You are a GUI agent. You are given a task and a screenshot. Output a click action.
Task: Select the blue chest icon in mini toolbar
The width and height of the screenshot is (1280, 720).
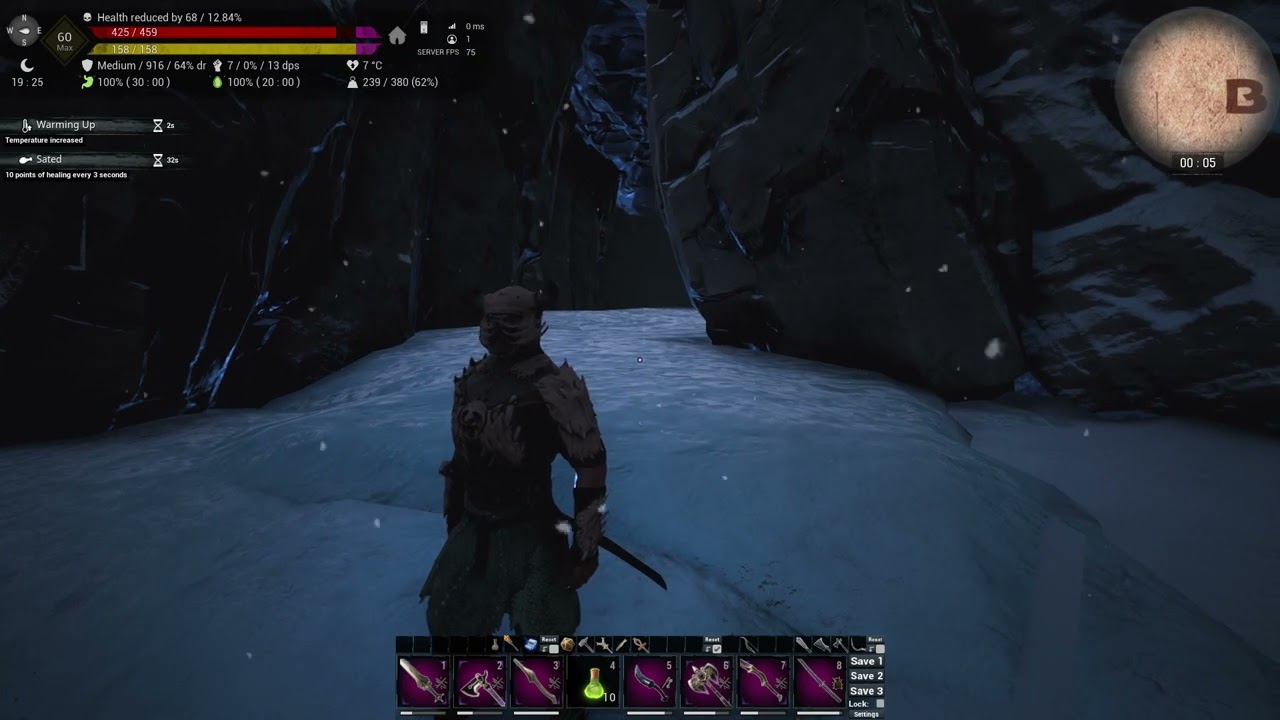[x=531, y=645]
